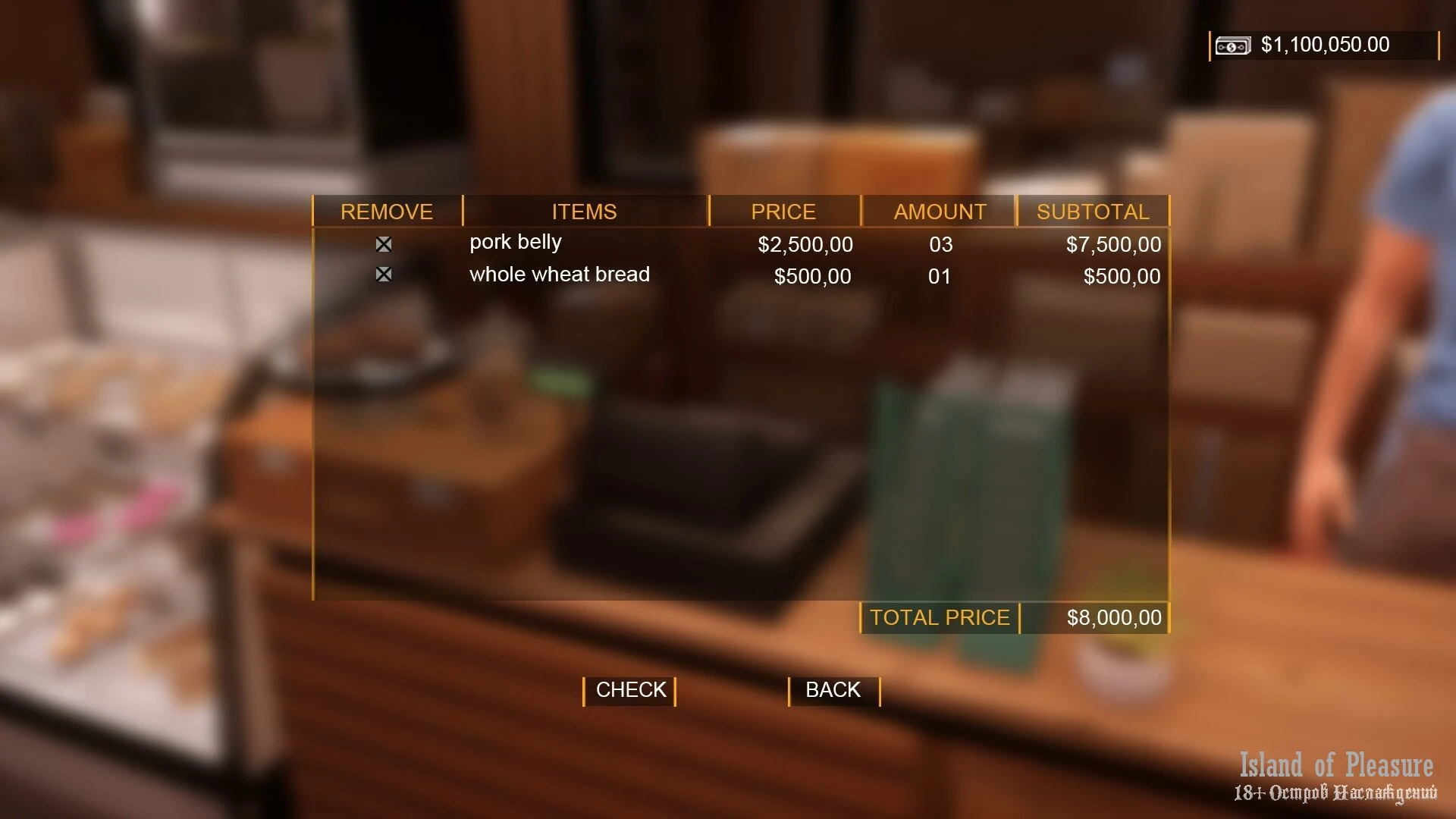Click the CHECK button to pay

click(x=629, y=690)
